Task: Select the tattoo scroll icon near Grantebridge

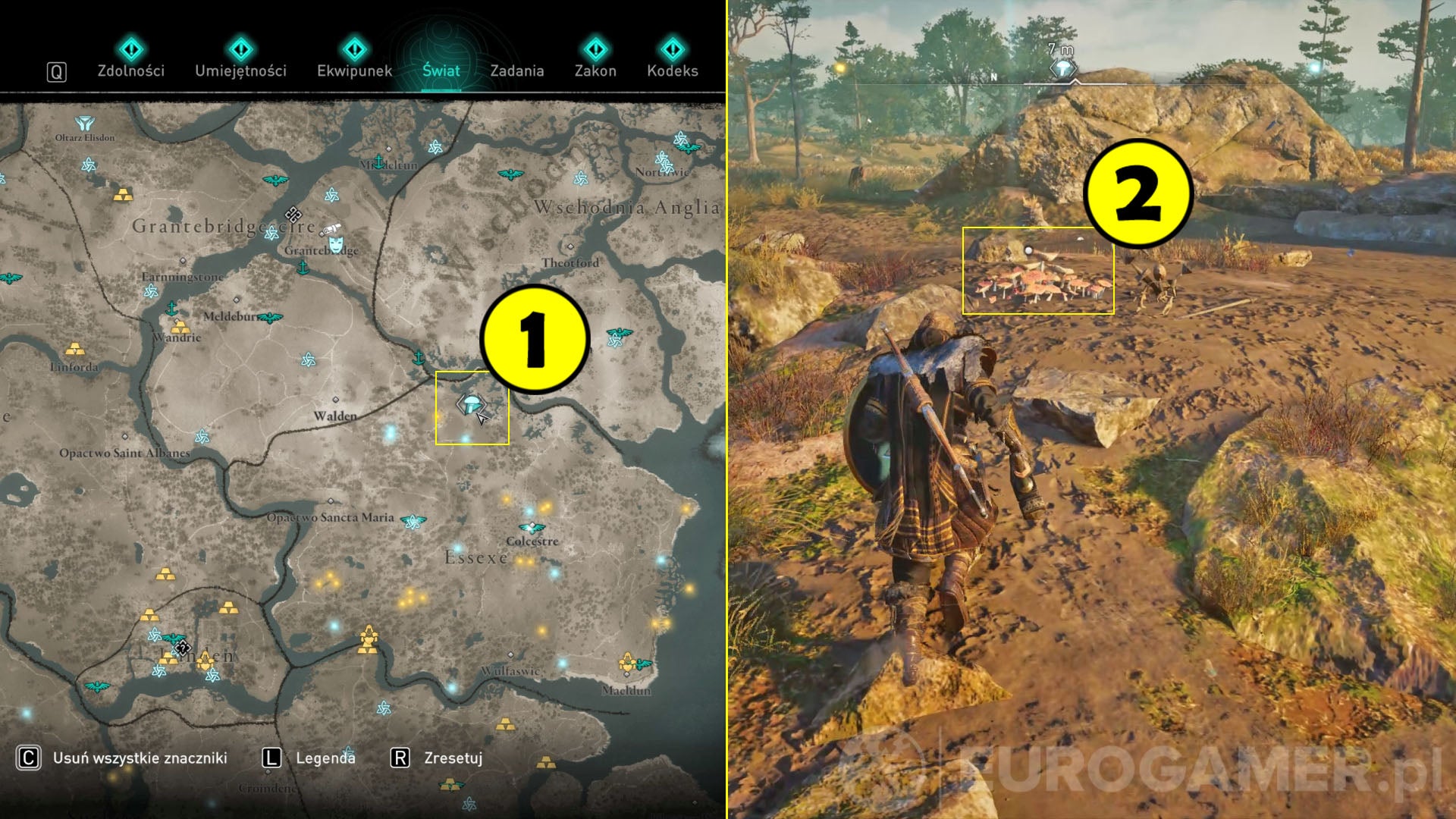Action: click(331, 228)
